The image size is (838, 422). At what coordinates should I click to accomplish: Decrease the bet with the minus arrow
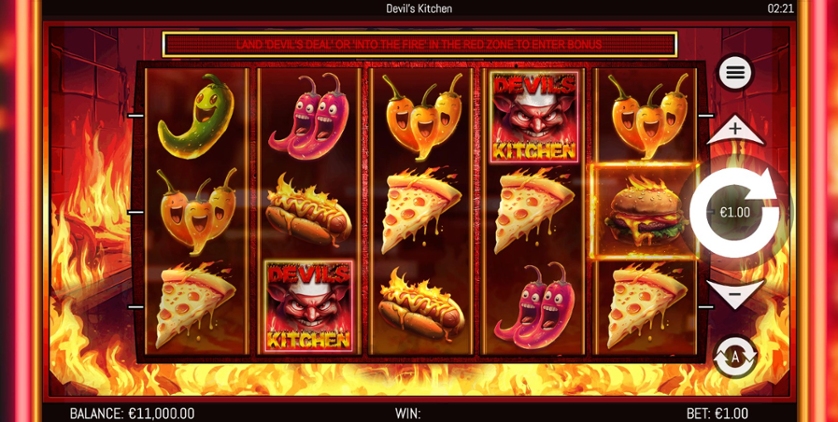click(735, 294)
